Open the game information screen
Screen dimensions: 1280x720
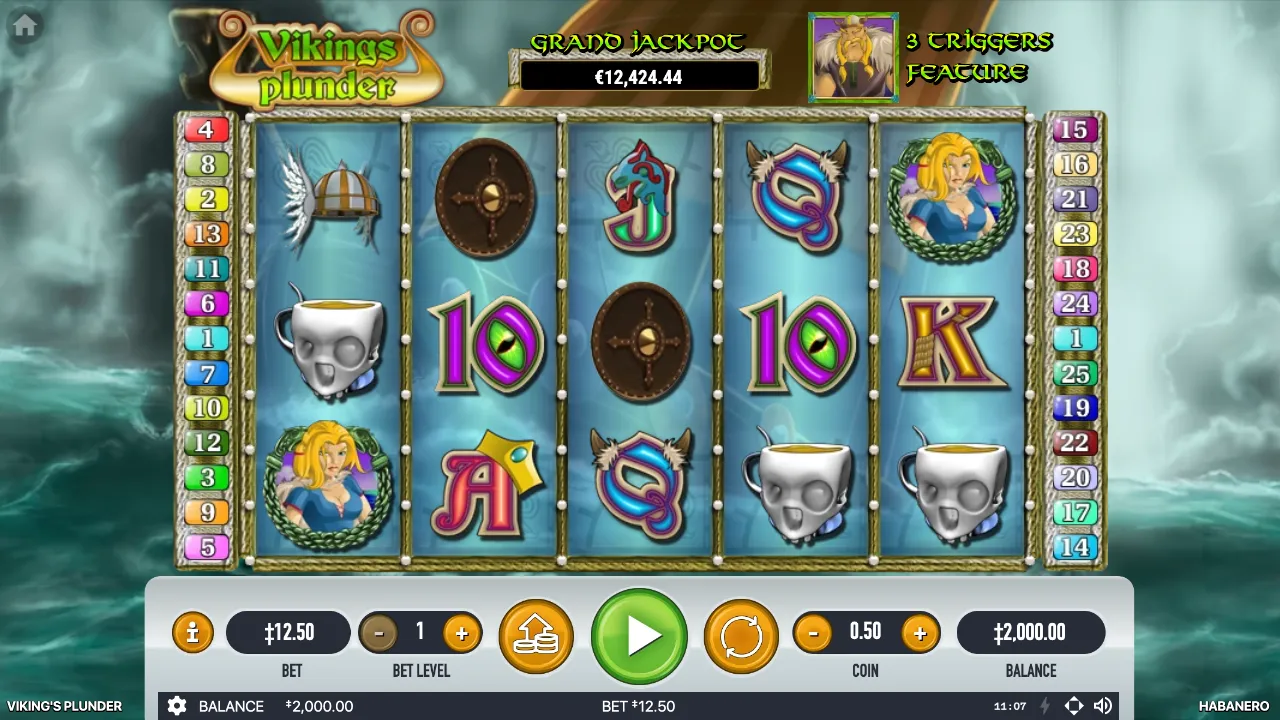coord(192,632)
